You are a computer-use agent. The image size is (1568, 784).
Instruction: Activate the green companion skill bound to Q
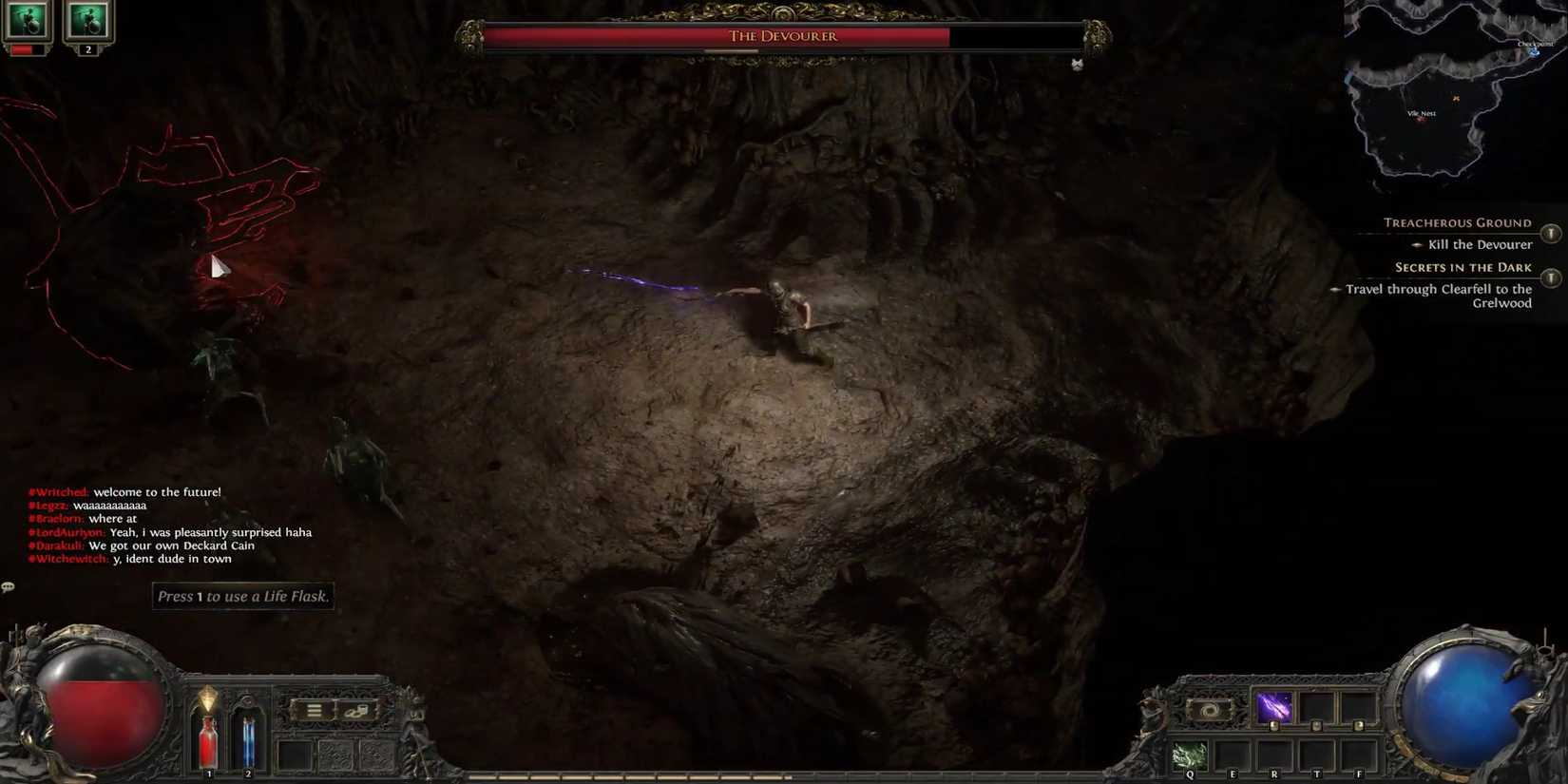pyautogui.click(x=1190, y=755)
